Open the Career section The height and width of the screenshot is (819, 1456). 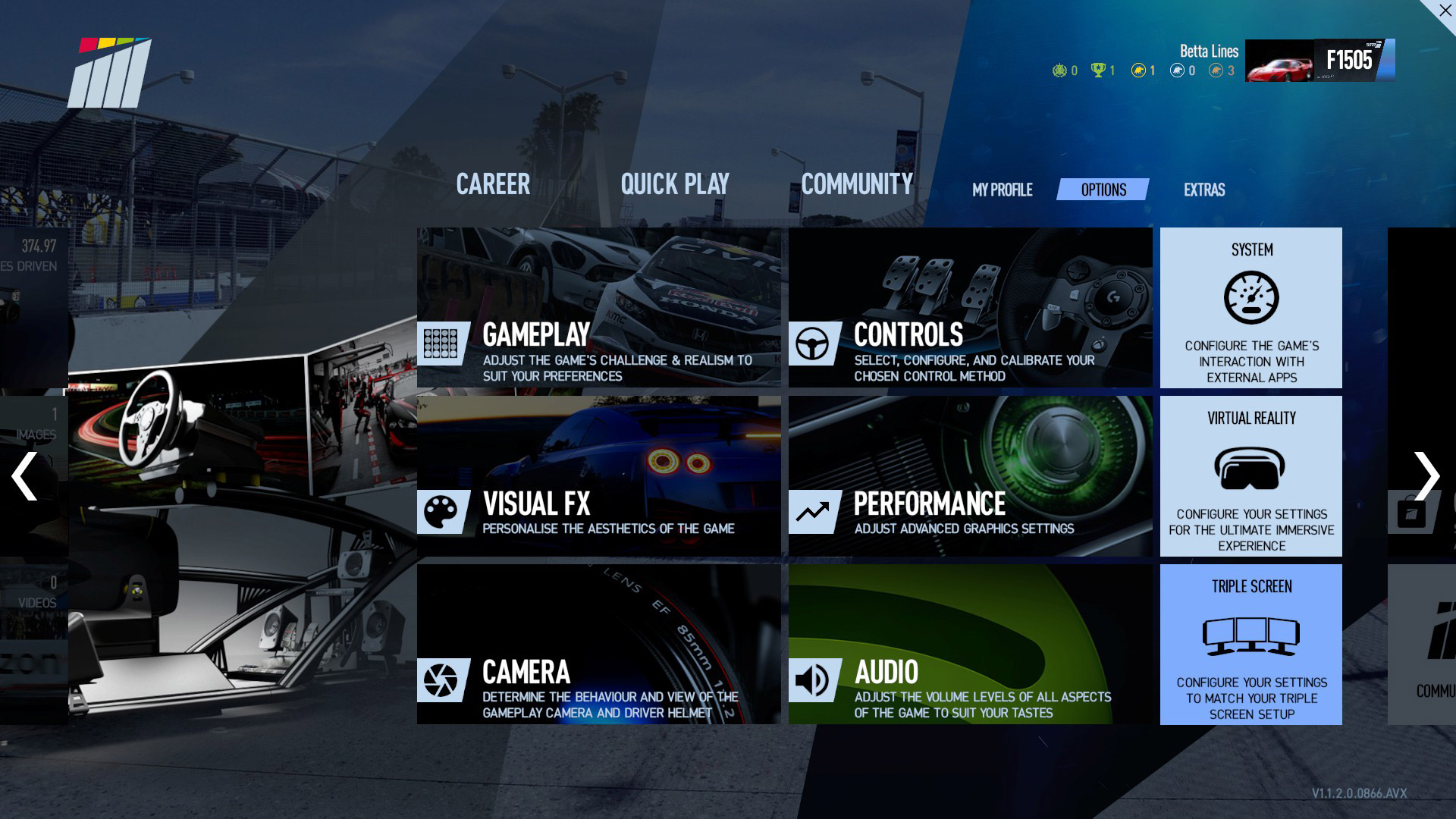[493, 184]
